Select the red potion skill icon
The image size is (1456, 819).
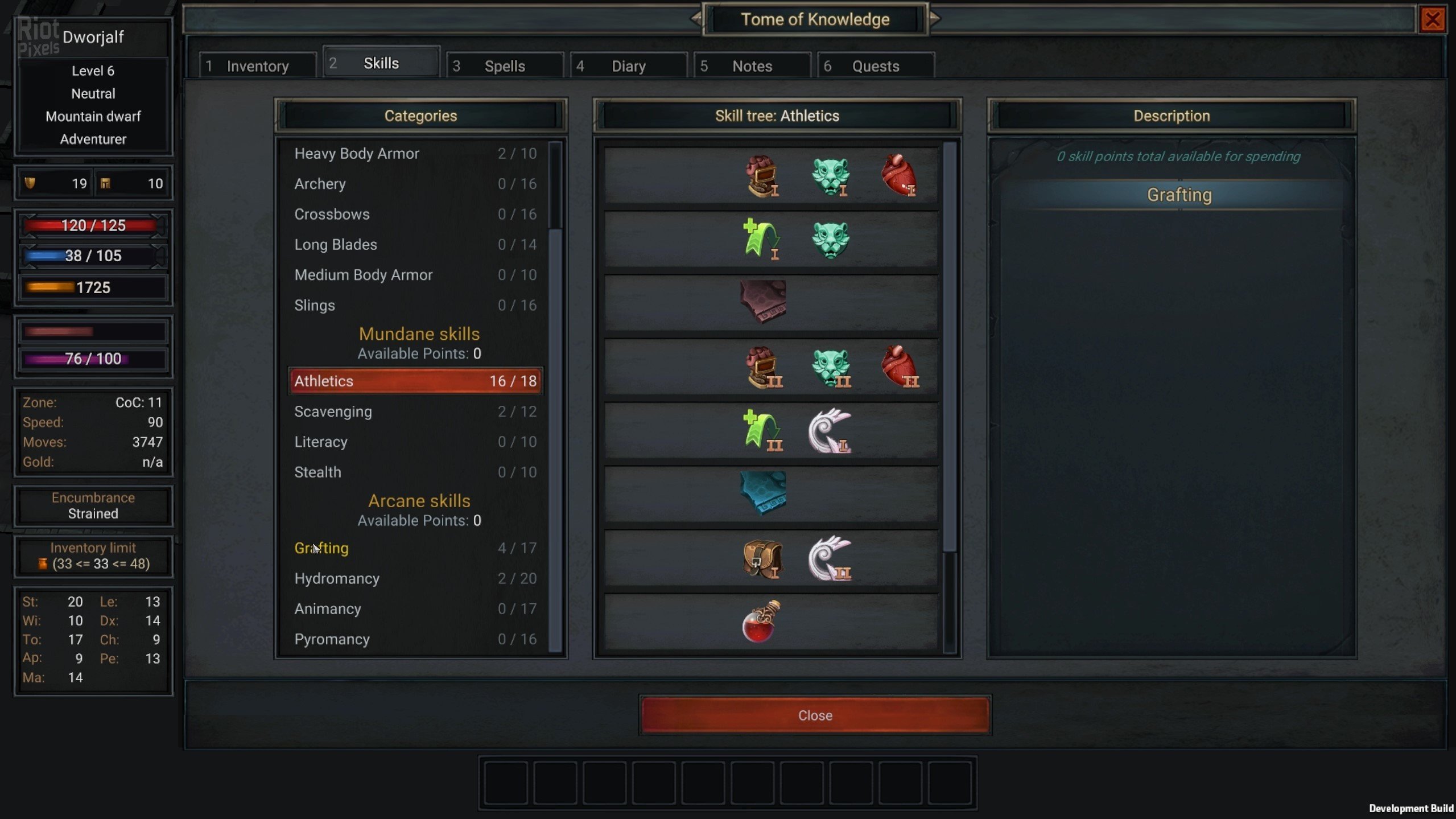[x=762, y=622]
